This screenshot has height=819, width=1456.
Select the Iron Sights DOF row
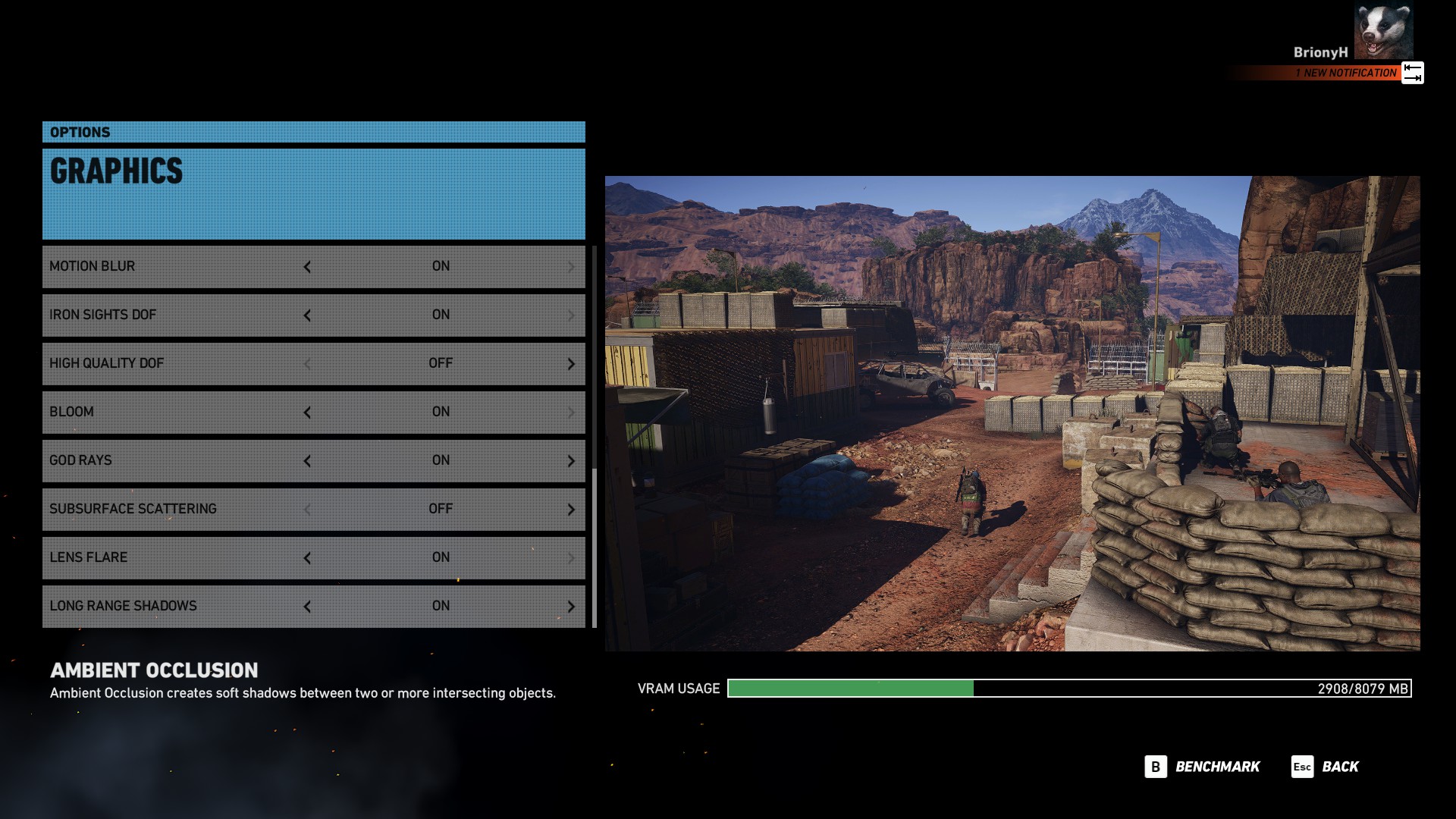coord(174,315)
